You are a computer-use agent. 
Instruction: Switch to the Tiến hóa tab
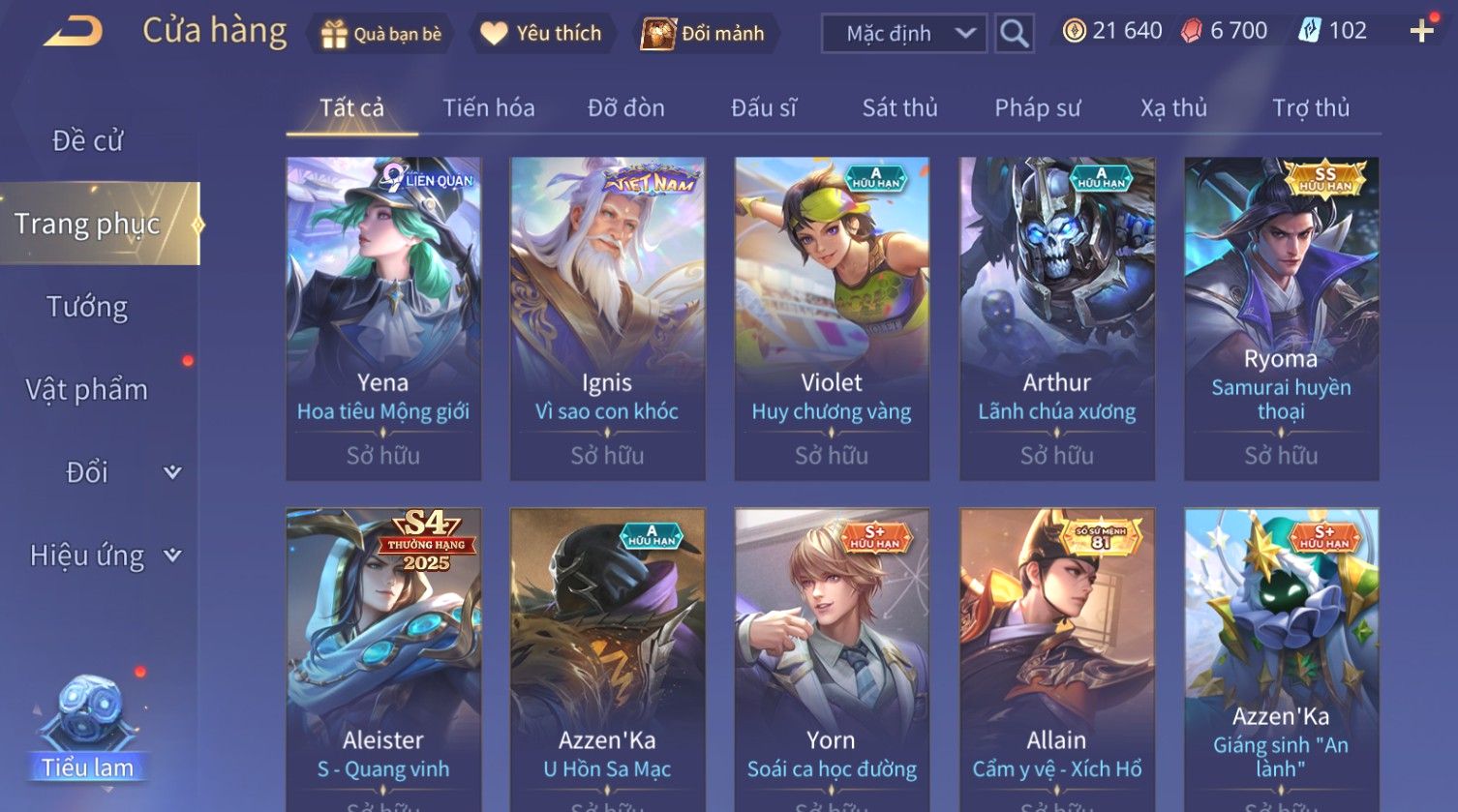pos(488,107)
